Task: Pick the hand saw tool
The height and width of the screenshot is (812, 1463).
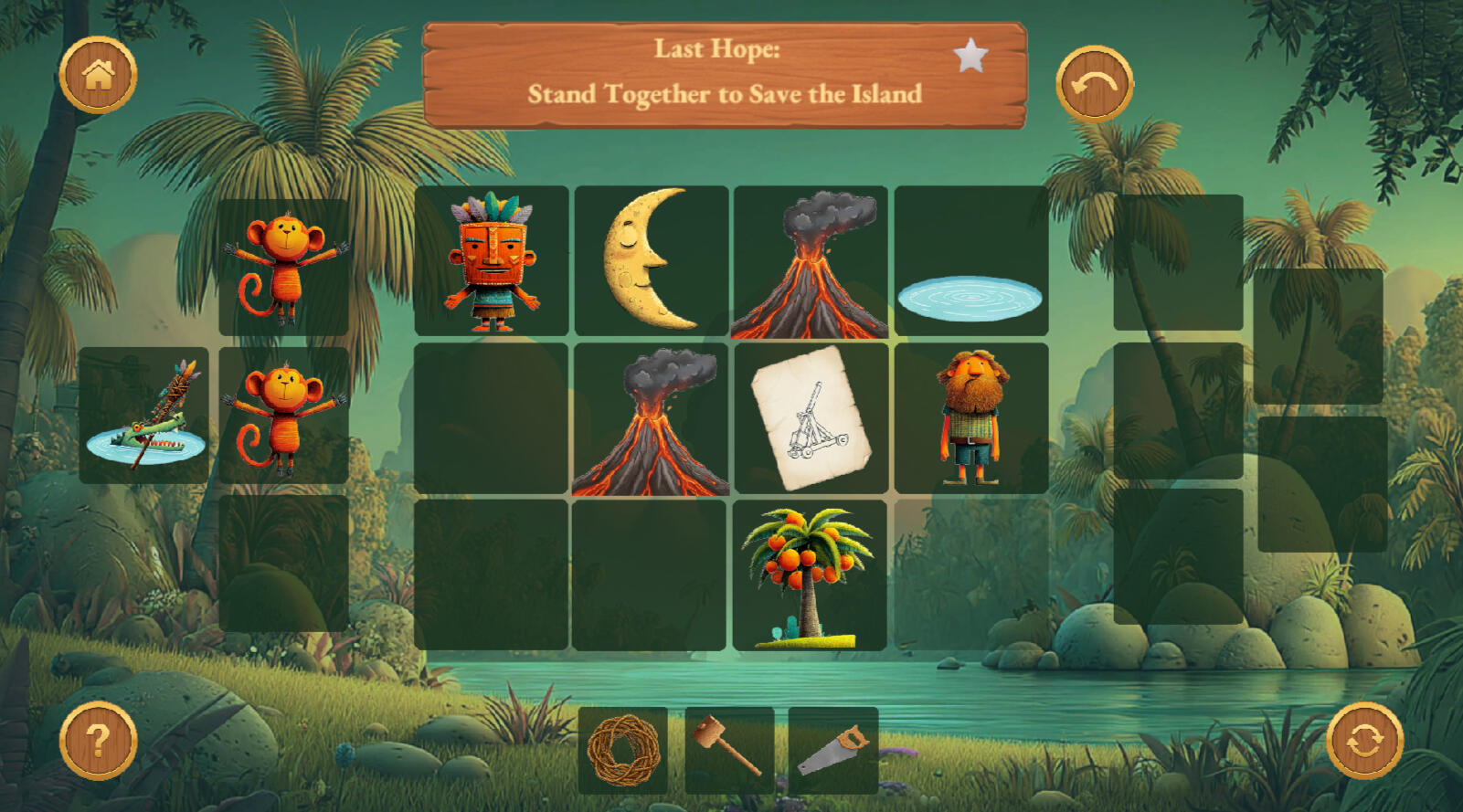Action: click(833, 751)
